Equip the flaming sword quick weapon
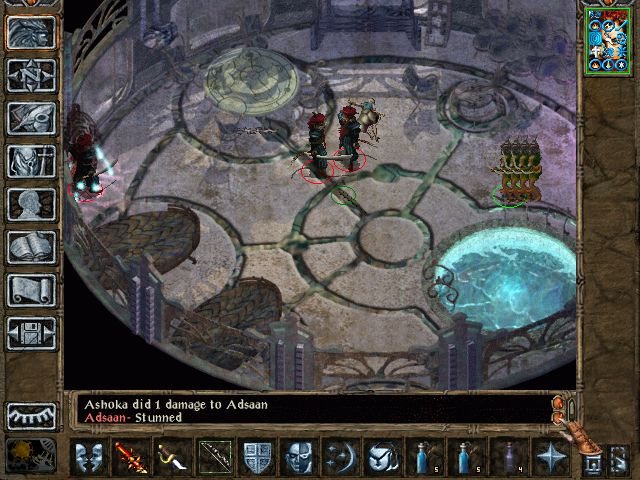Viewport: 640px width, 480px height. [x=130, y=458]
